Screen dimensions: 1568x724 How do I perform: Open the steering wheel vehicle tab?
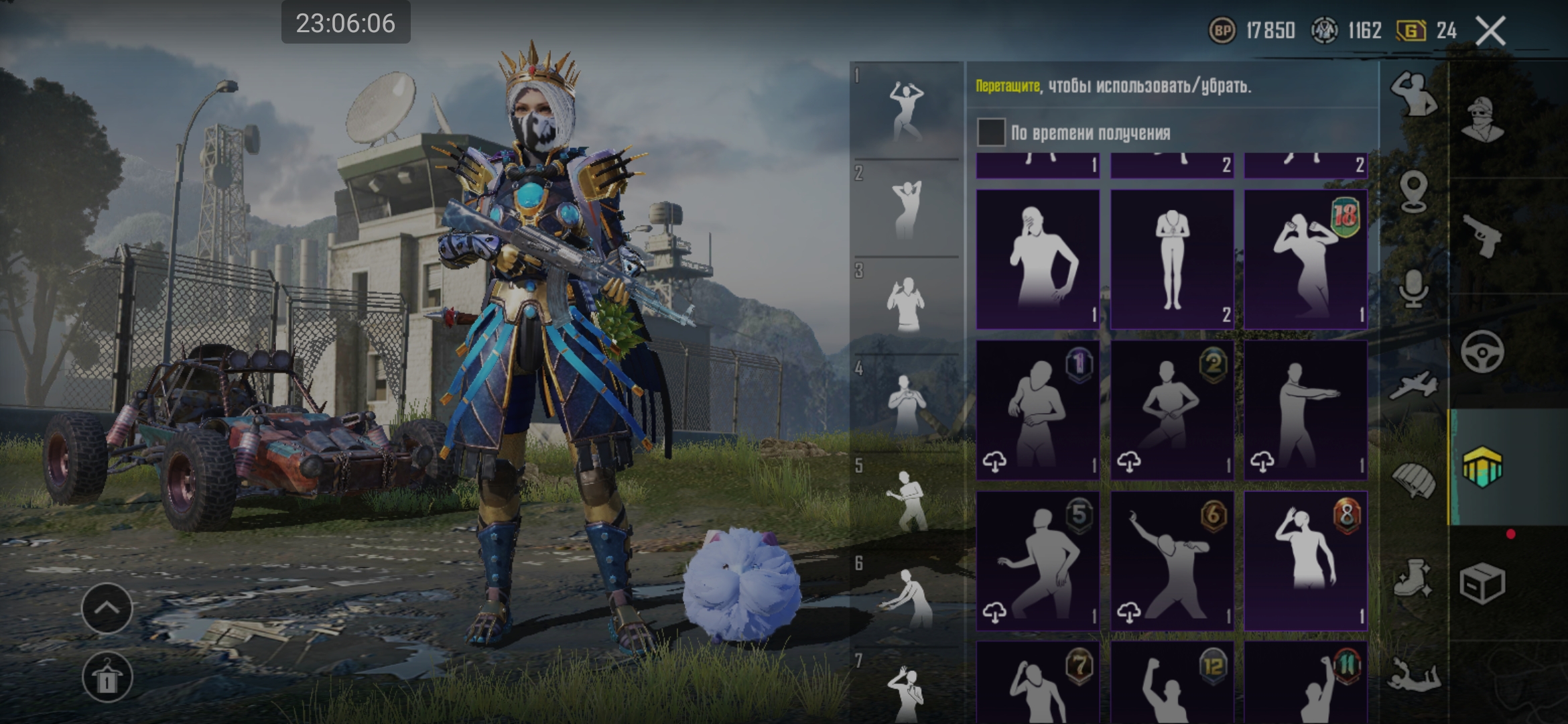(x=1482, y=351)
